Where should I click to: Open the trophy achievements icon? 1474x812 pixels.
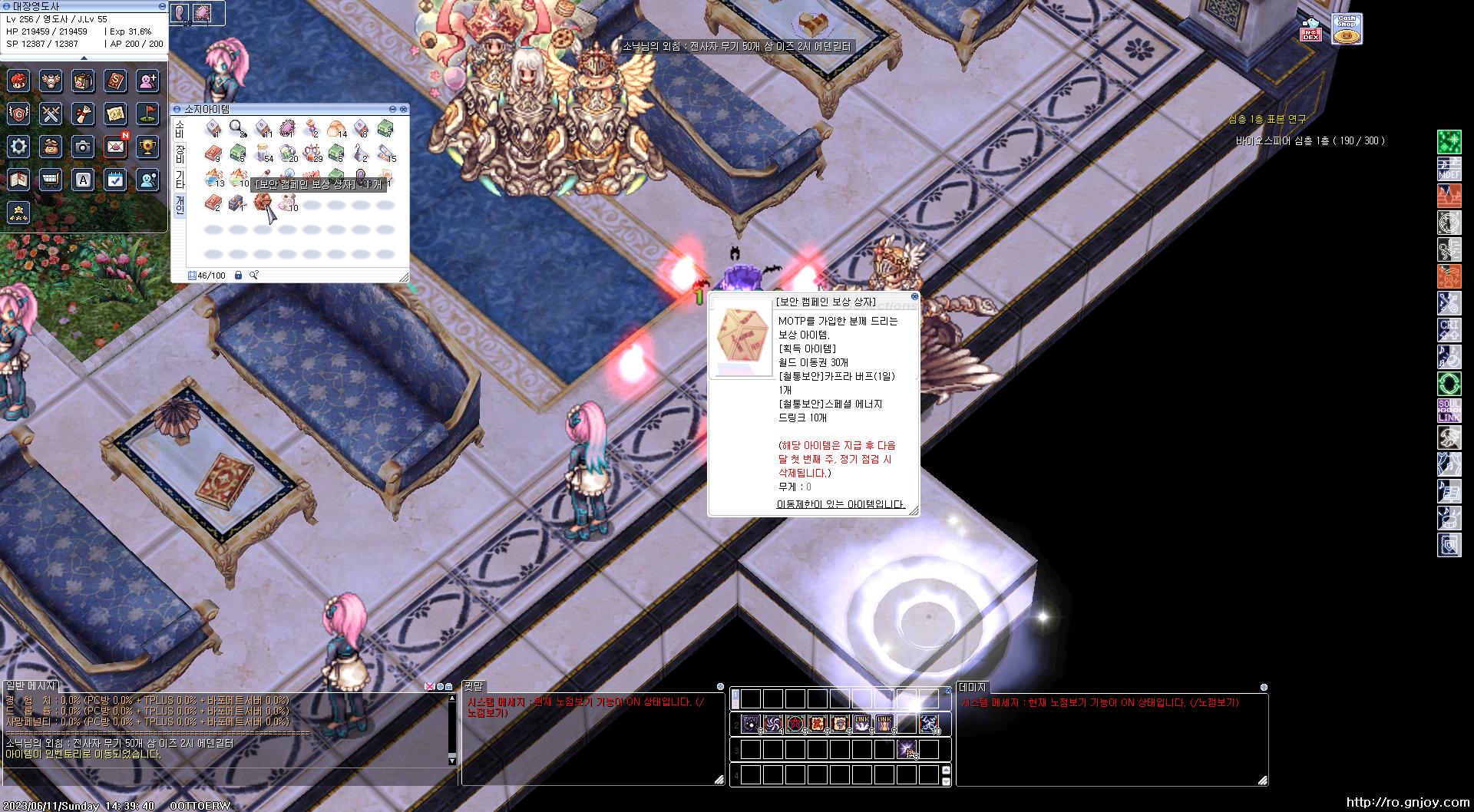147,146
